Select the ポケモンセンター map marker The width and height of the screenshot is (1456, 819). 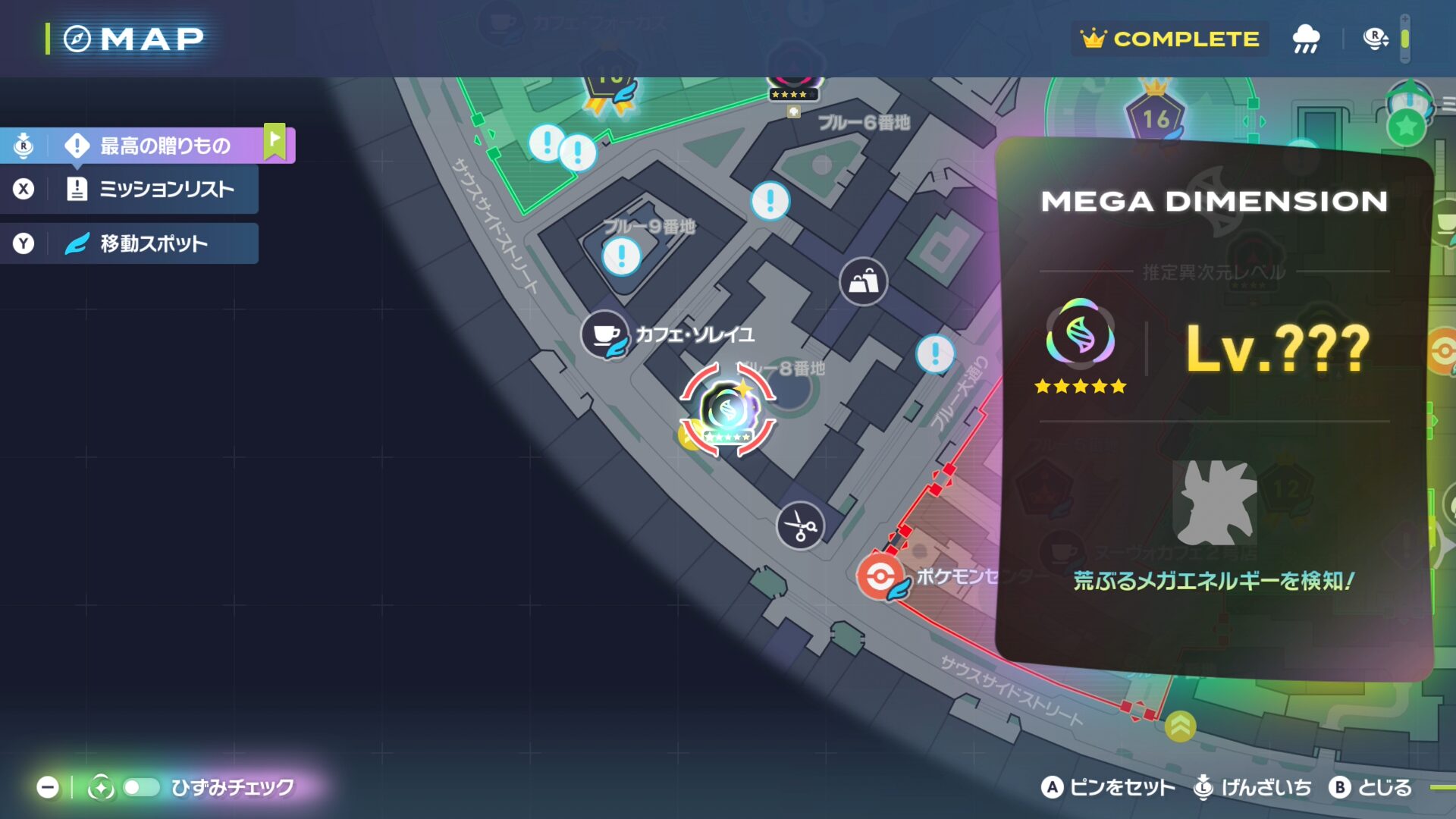(x=880, y=577)
